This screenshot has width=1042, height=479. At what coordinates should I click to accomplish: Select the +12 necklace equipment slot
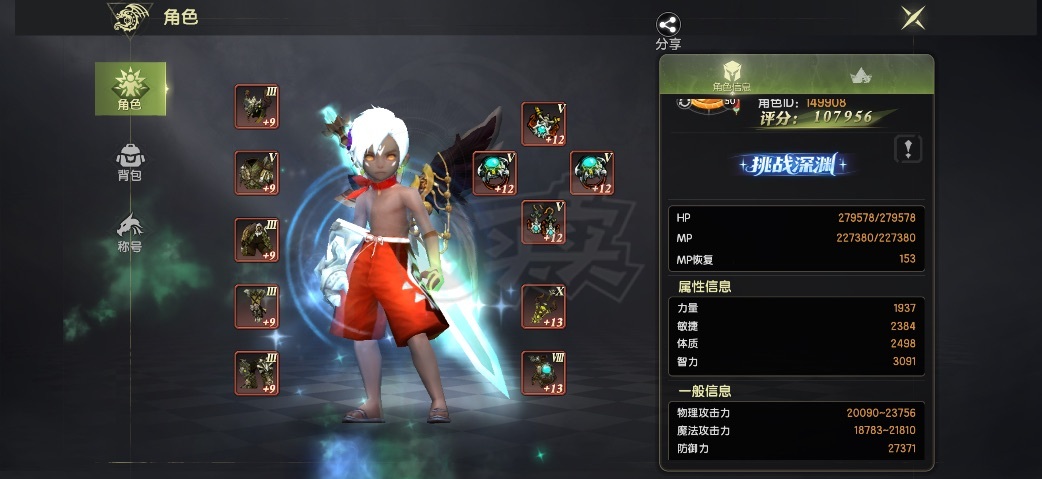coord(543,124)
